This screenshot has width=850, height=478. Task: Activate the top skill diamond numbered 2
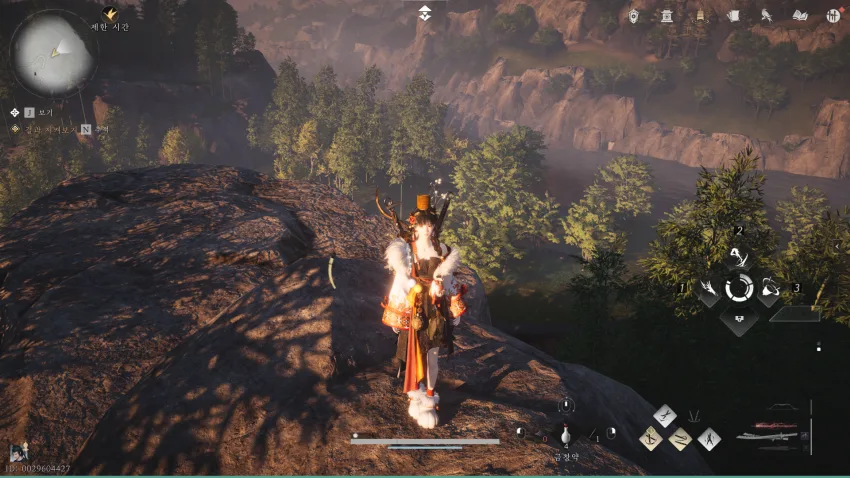click(739, 258)
